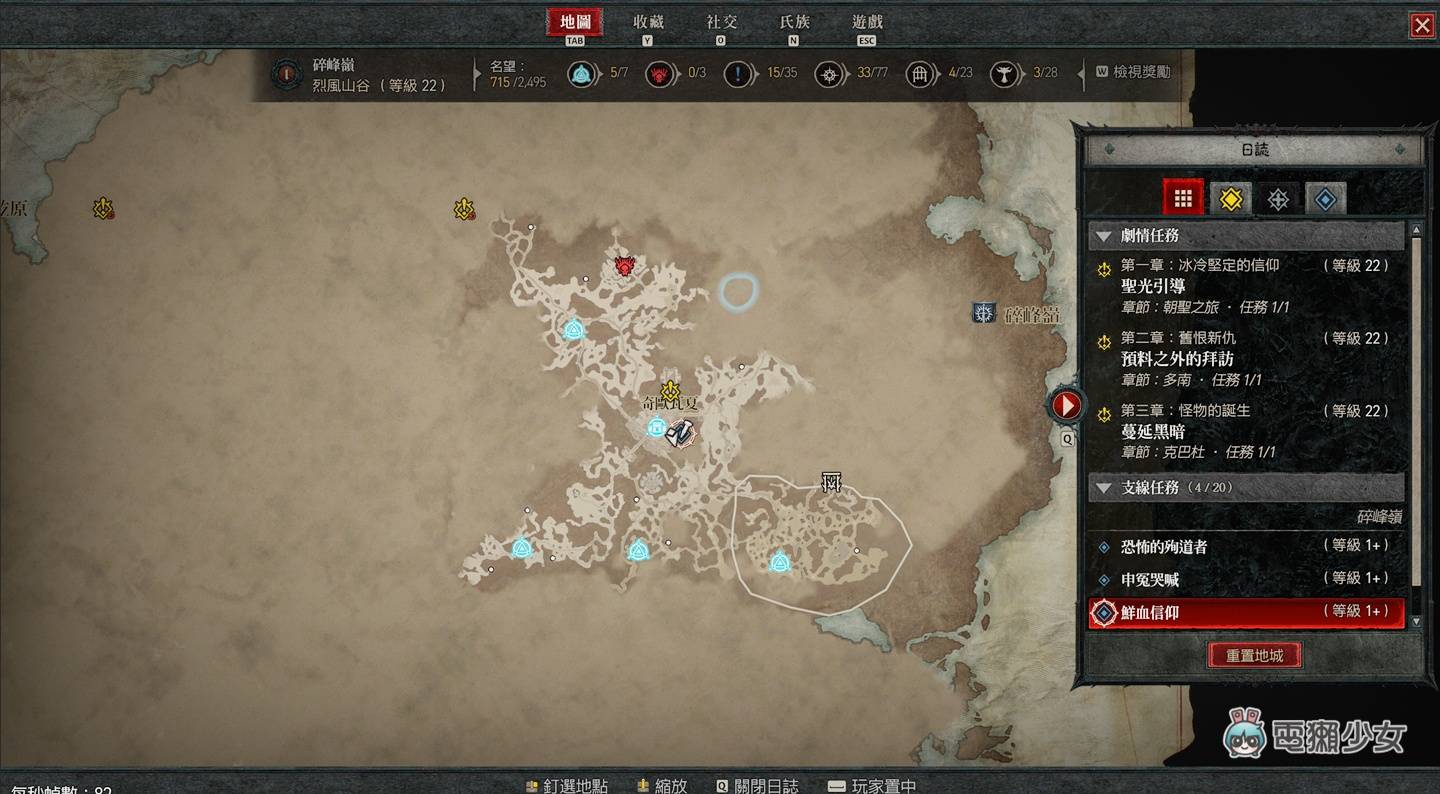Filter journal by the yellow diamond icon
This screenshot has width=1440, height=794.
coord(1230,199)
